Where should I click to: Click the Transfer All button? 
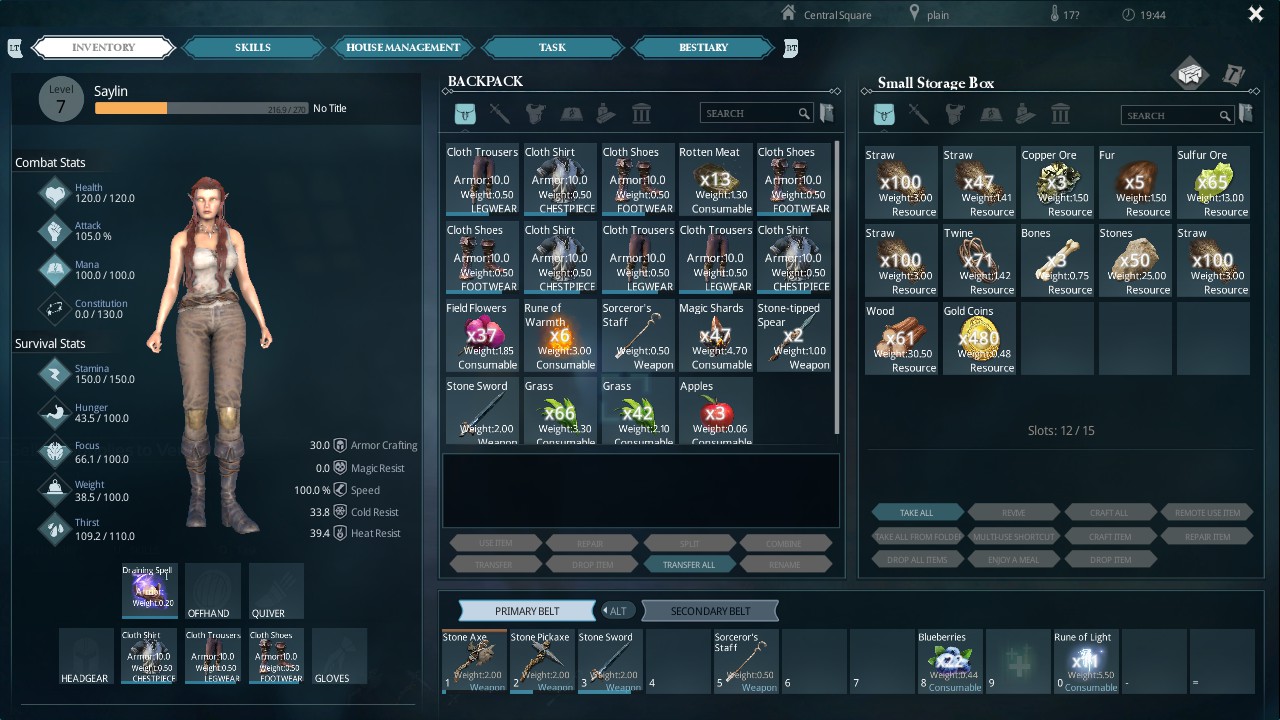pos(689,564)
